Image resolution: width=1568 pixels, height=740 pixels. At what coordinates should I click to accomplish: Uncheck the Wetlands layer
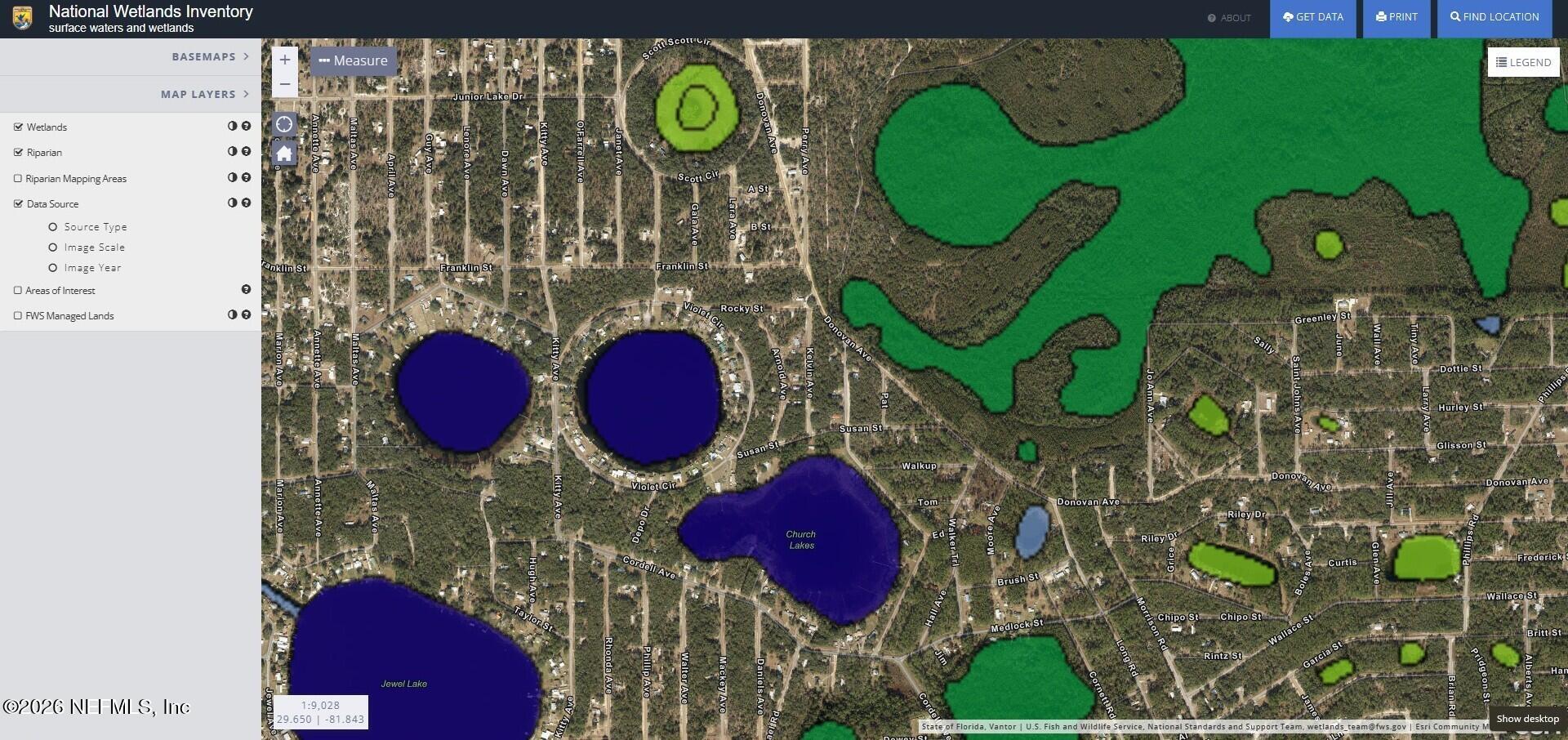[x=17, y=126]
